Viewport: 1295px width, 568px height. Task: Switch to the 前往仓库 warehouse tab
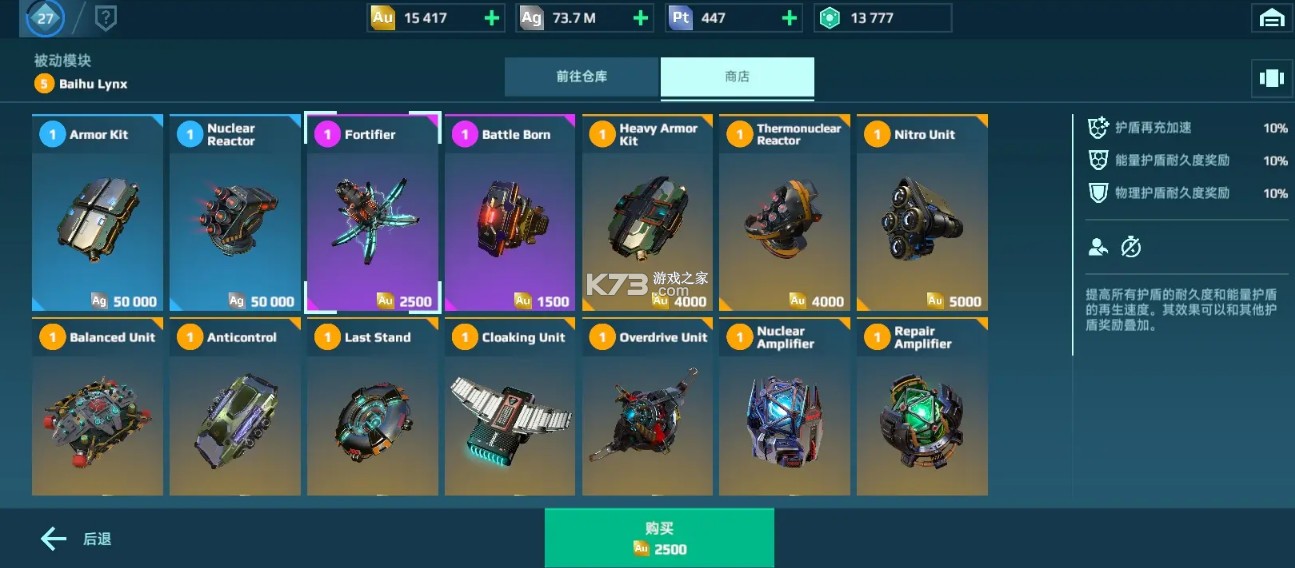[582, 77]
